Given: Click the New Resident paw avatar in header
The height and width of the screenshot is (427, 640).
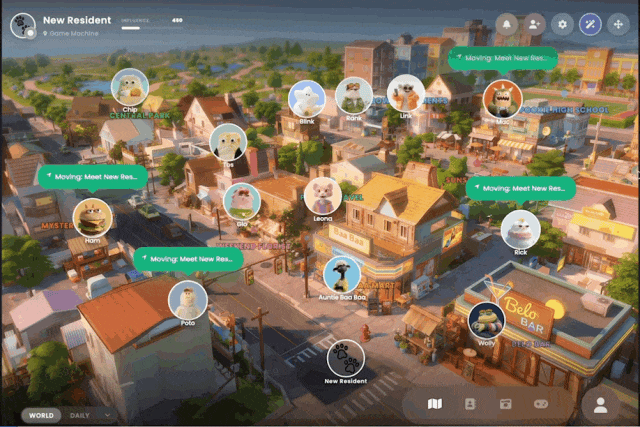Looking at the screenshot, I should [23, 25].
